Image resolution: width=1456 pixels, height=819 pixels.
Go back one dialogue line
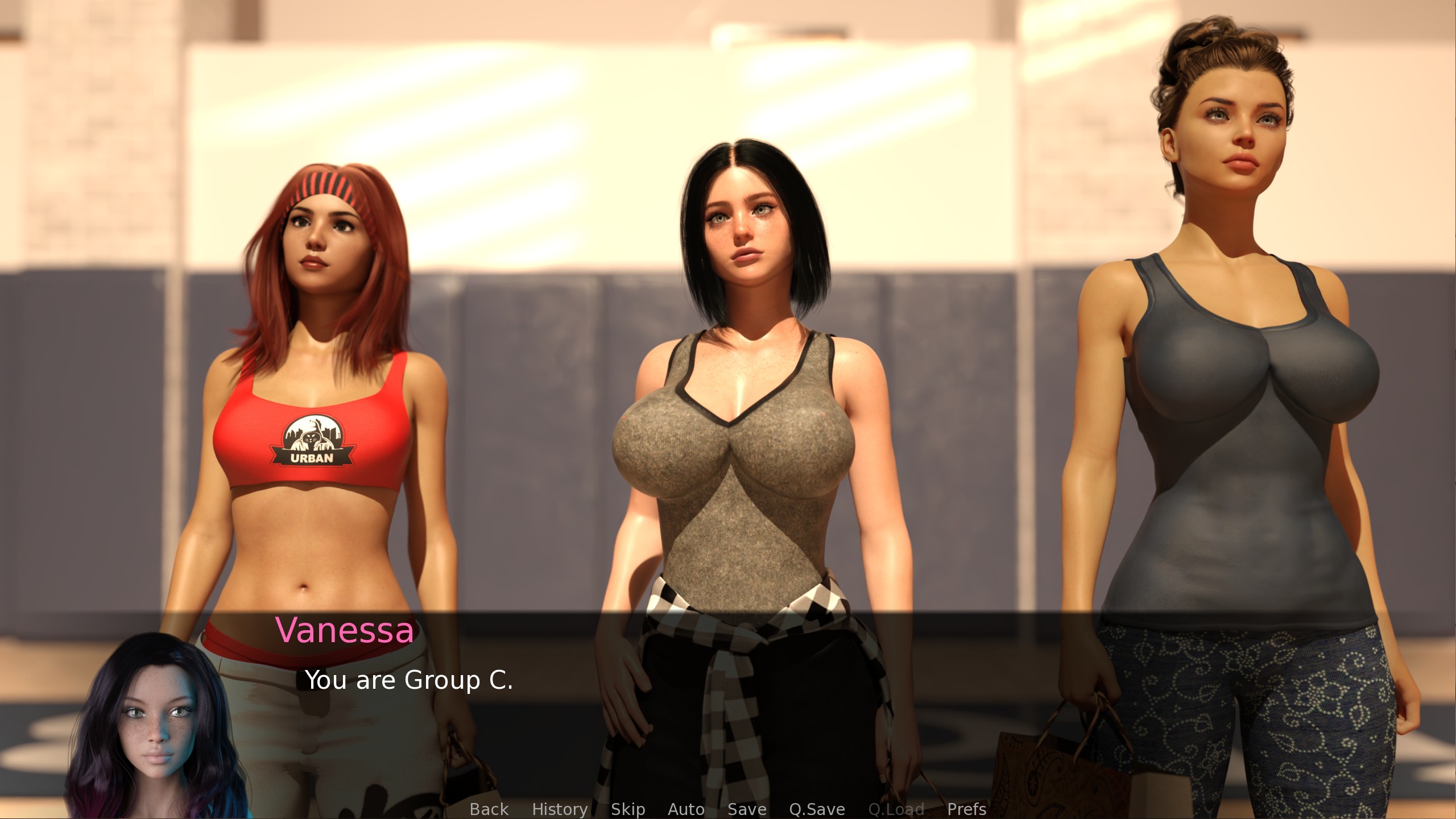click(489, 809)
